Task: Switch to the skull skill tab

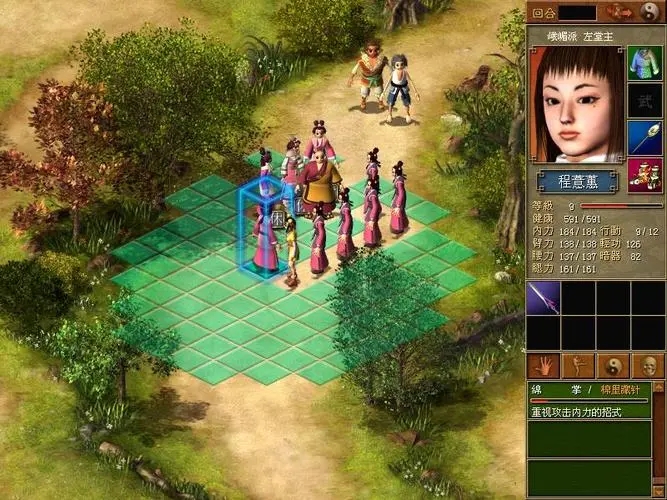Action: click(648, 365)
